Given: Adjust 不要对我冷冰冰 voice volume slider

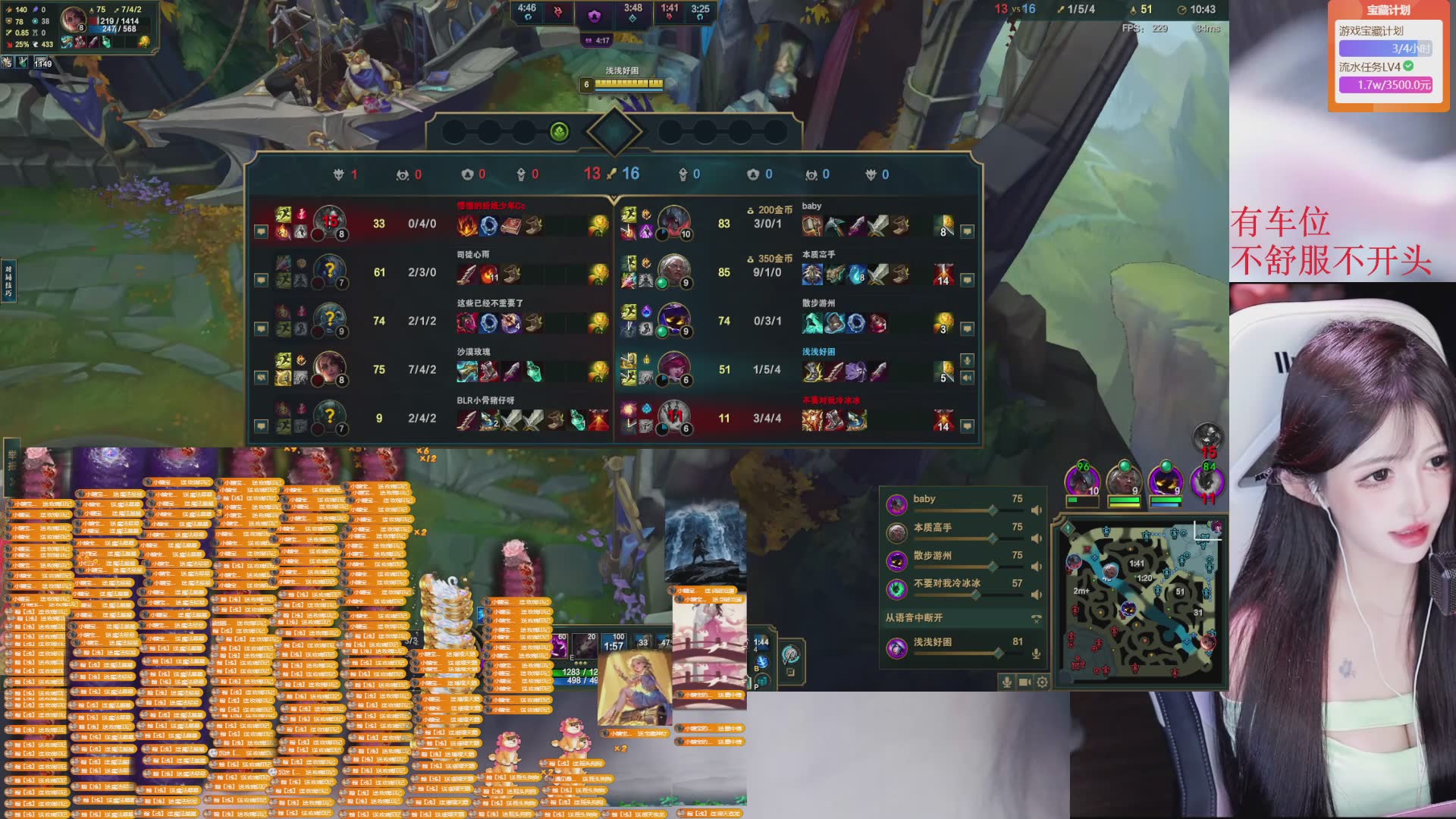Looking at the screenshot, I should coord(976,595).
